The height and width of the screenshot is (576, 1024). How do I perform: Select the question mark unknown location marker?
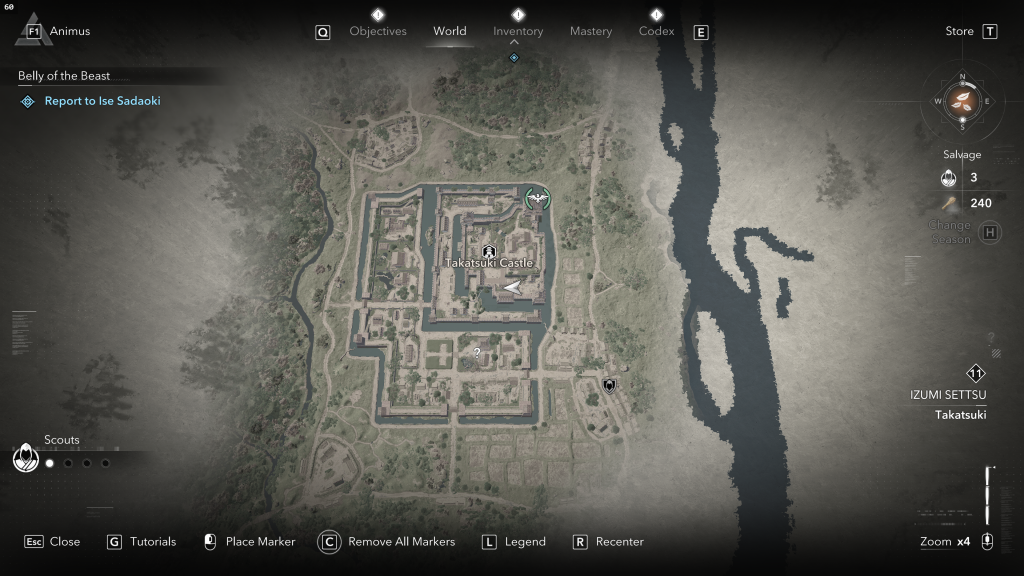click(x=477, y=353)
